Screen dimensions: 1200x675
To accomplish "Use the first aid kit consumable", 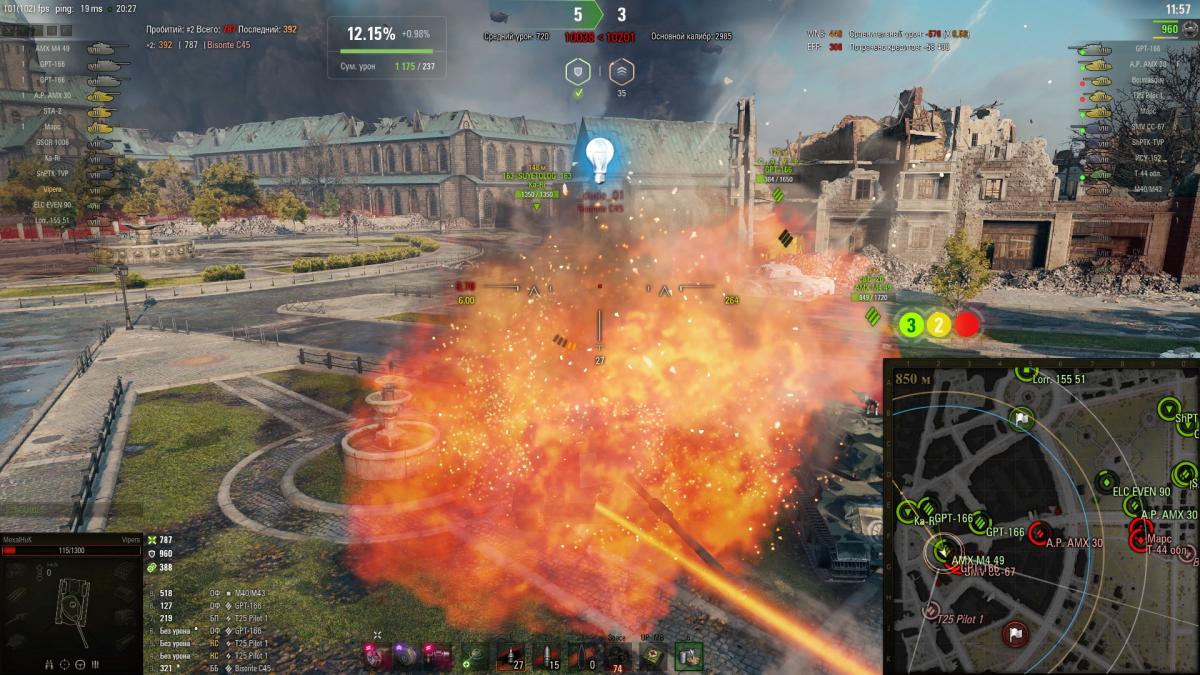I will tap(653, 656).
